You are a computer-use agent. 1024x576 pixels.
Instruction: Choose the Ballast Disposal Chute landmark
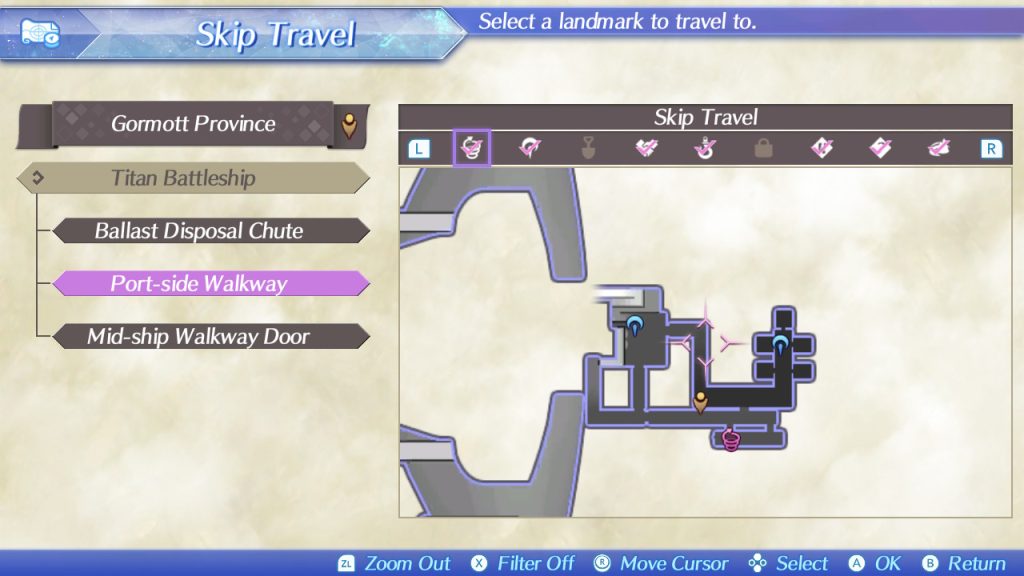199,231
